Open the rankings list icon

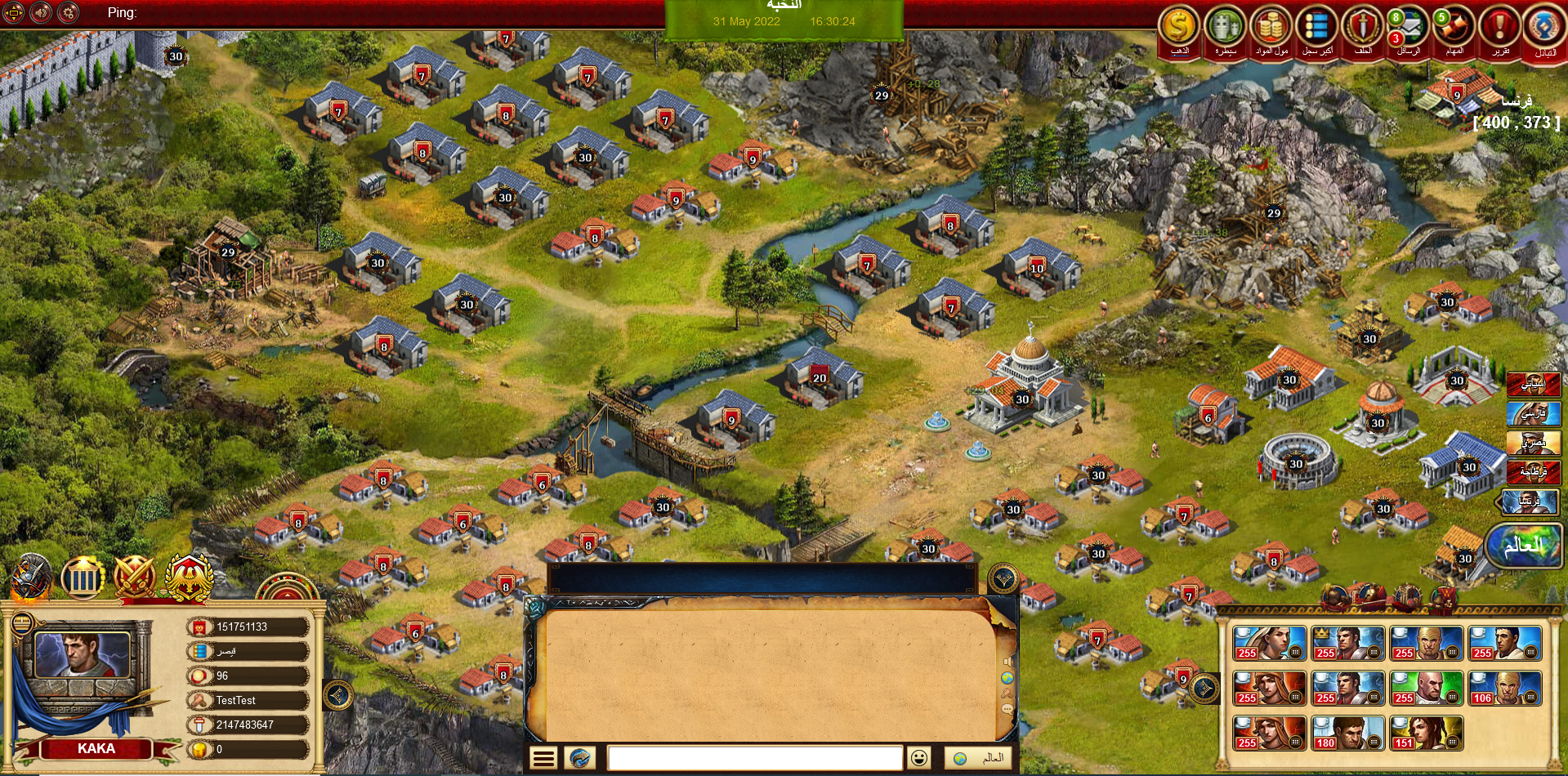(1316, 27)
